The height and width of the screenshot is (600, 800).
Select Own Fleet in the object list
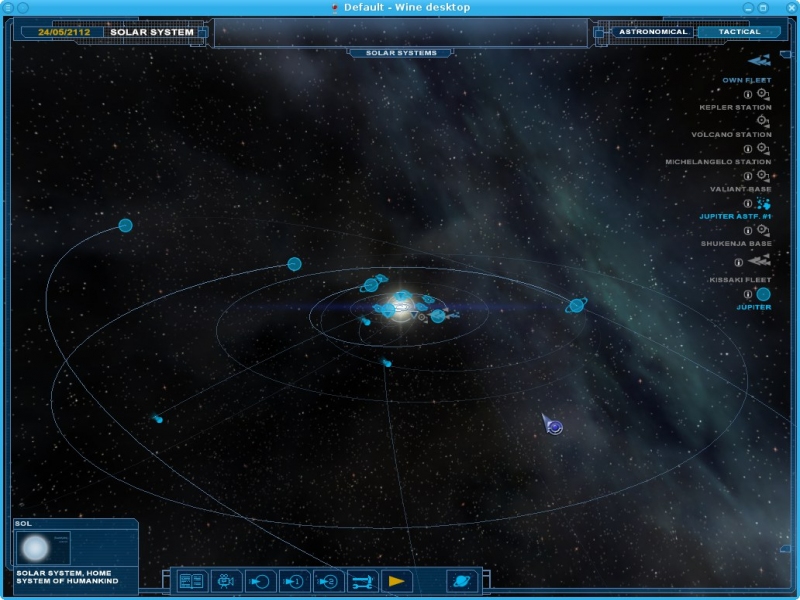coord(747,80)
